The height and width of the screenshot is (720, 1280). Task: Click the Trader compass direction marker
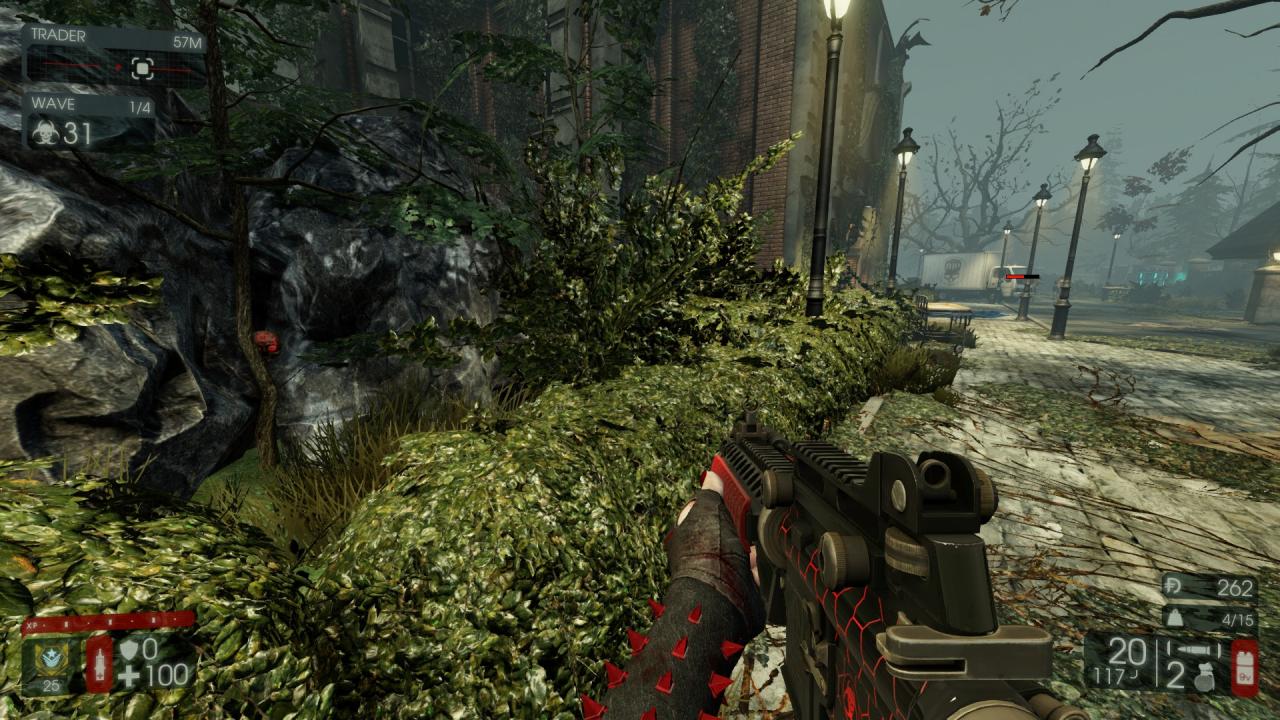tap(142, 68)
